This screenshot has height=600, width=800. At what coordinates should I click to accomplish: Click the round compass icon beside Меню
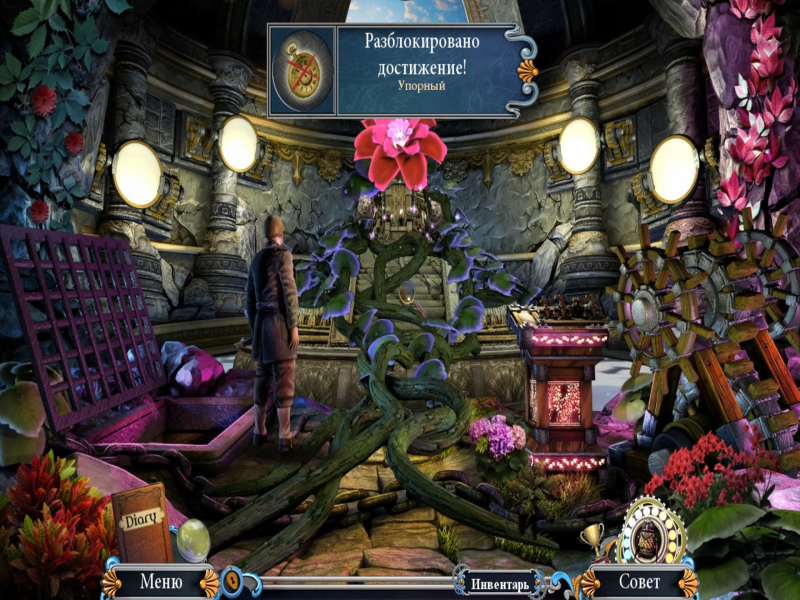(x=230, y=579)
